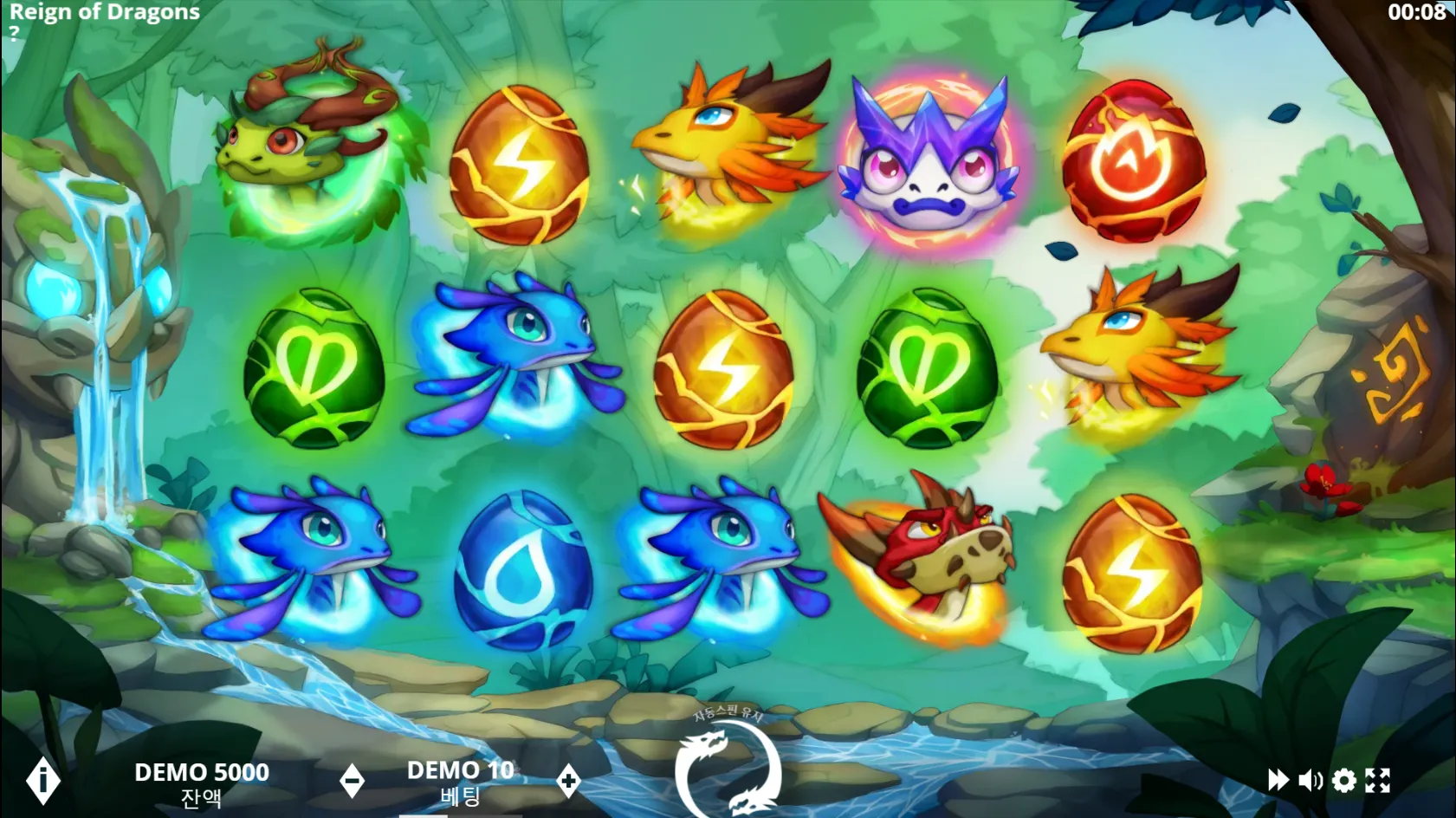Click the question mark help icon
Viewport: 1456px width, 818px height.
click(14, 35)
